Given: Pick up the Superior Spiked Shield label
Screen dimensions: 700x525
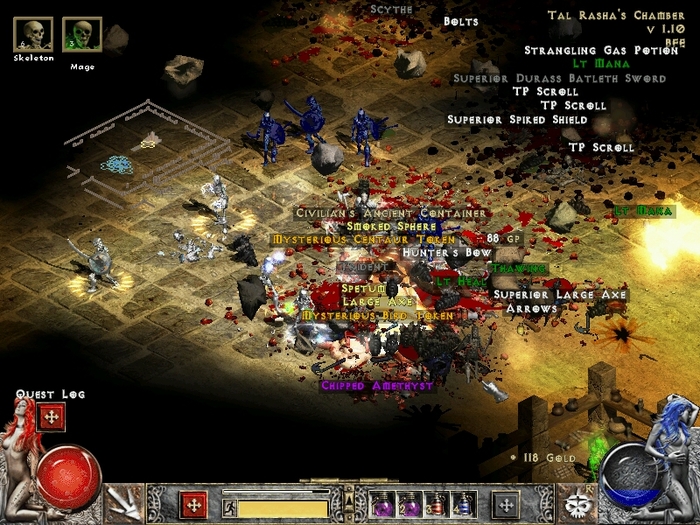Looking at the screenshot, I should click(x=517, y=120).
